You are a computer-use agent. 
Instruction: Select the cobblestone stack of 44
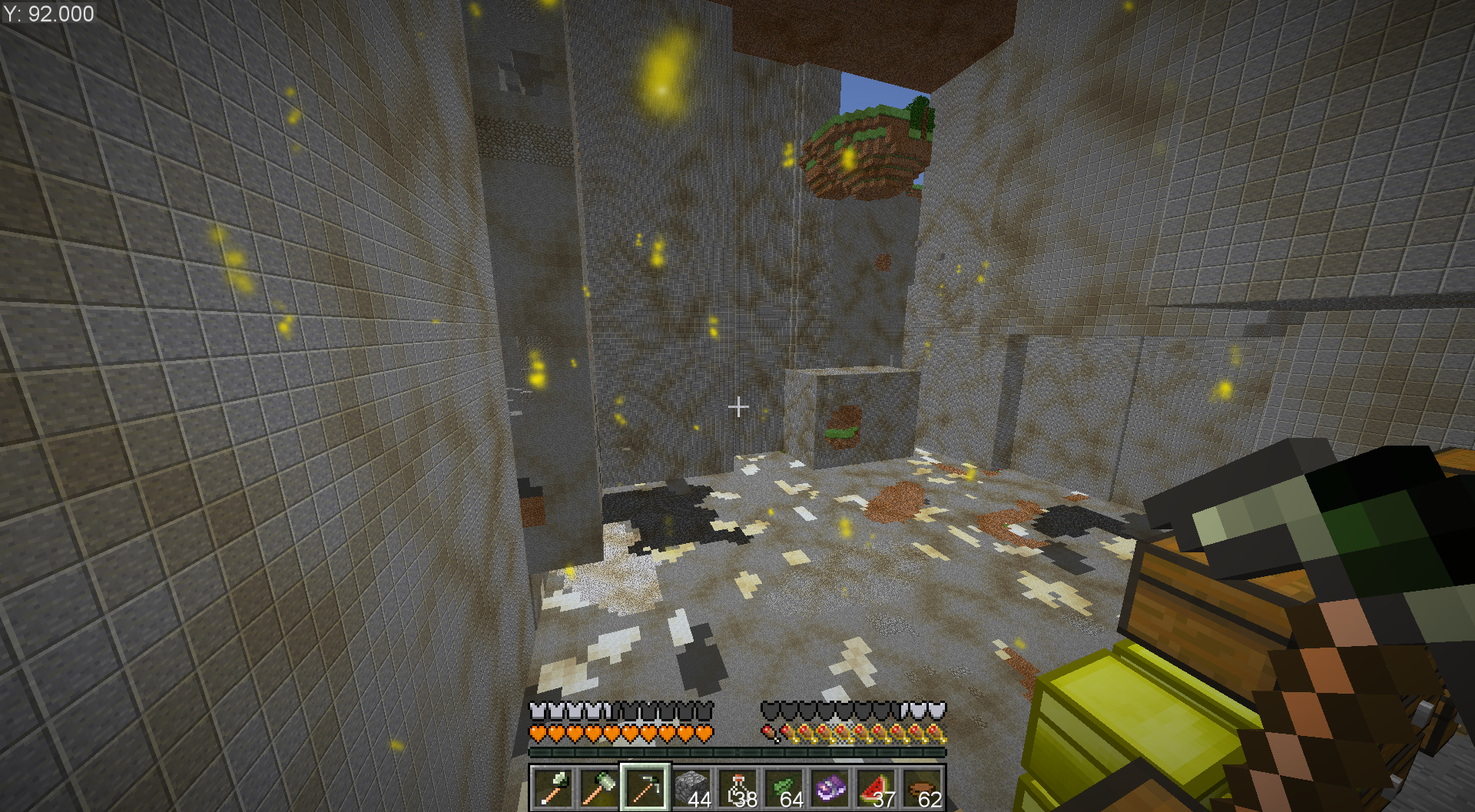[691, 788]
